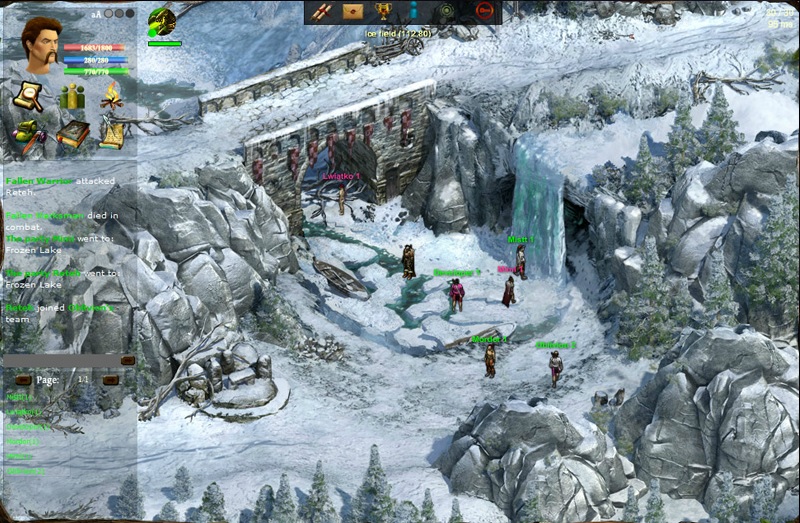Open the map scroll with magnifying glass

(26, 96)
